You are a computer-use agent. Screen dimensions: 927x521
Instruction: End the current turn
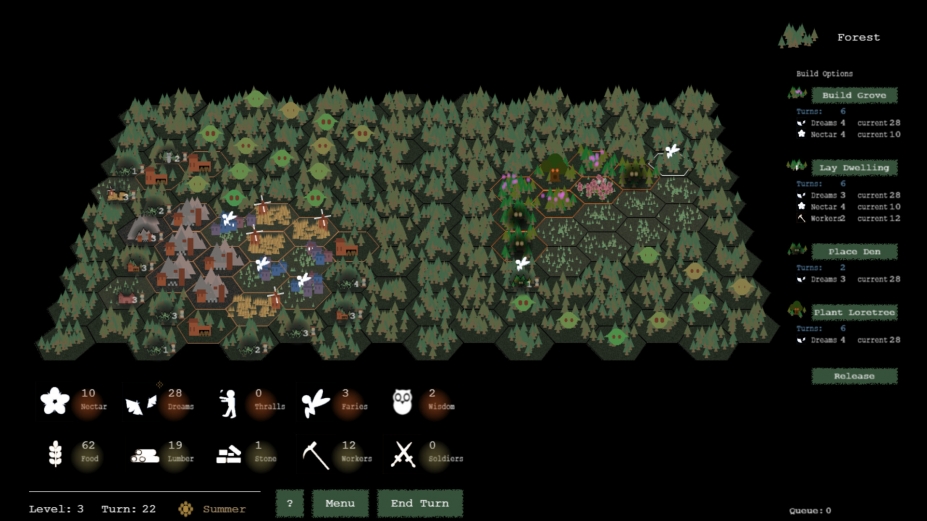[x=419, y=503]
